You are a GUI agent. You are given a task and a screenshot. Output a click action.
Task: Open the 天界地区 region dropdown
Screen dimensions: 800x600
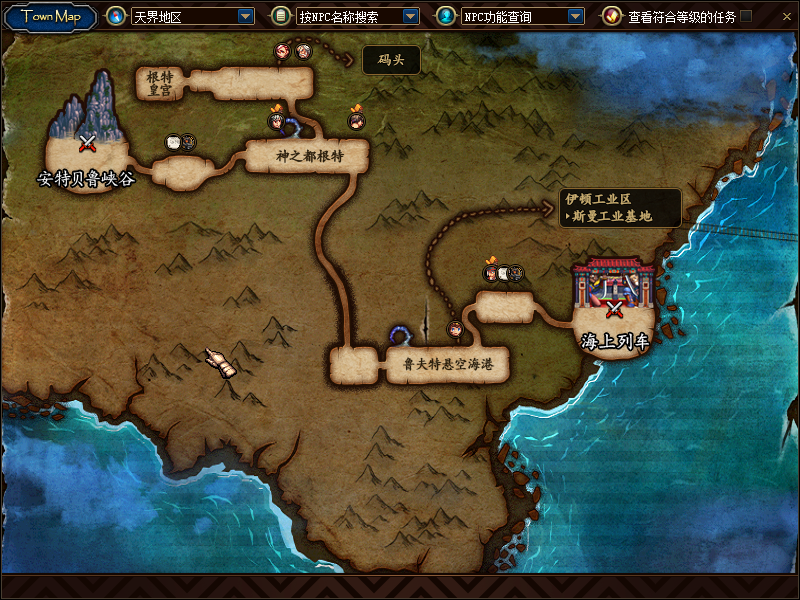(246, 17)
